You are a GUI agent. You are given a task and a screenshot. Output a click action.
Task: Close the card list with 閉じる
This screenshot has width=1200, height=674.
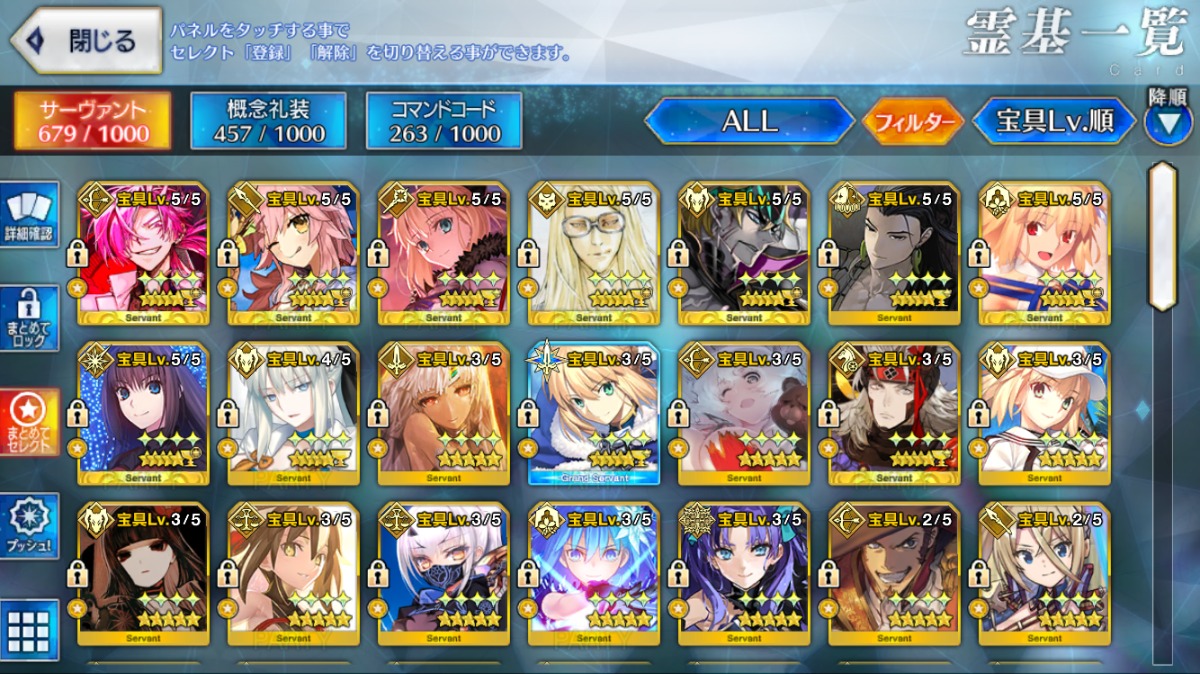coord(86,41)
